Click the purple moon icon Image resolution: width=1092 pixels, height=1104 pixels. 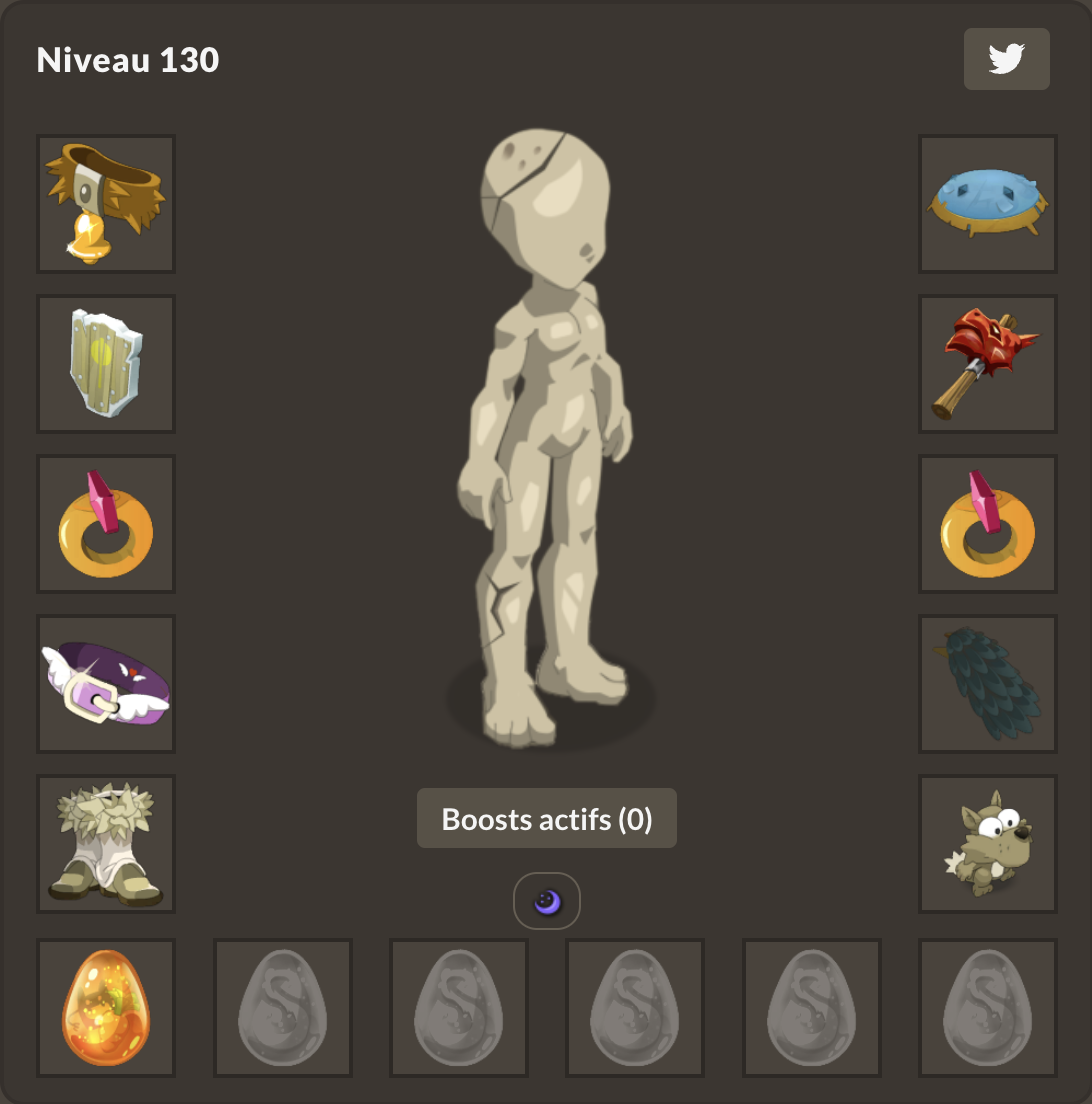click(x=546, y=902)
